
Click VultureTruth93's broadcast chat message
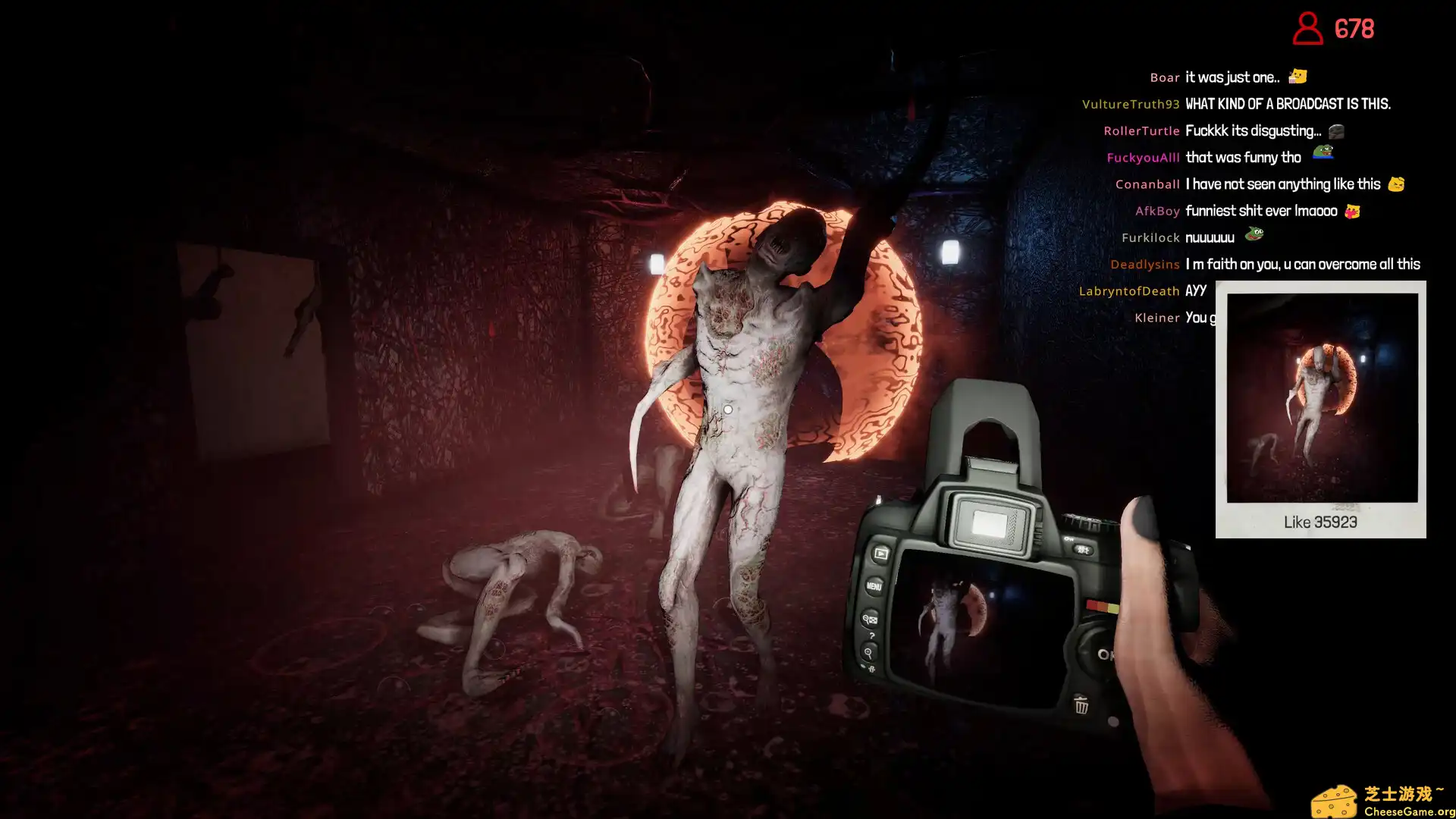(x=1287, y=104)
